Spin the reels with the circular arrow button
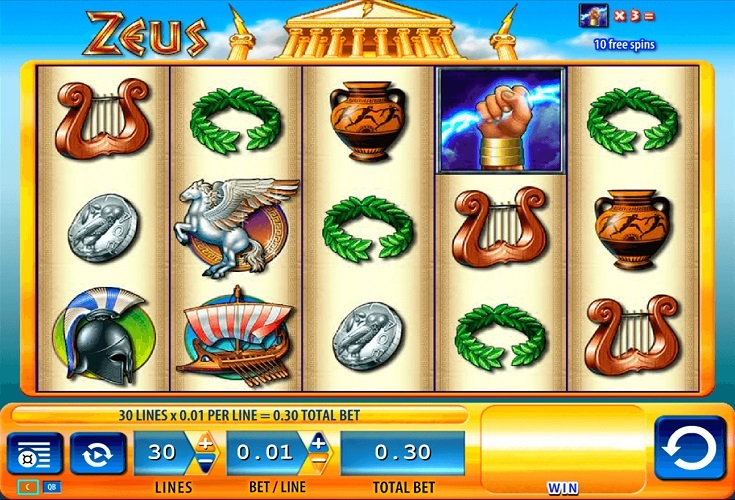735x500 pixels. (x=689, y=449)
